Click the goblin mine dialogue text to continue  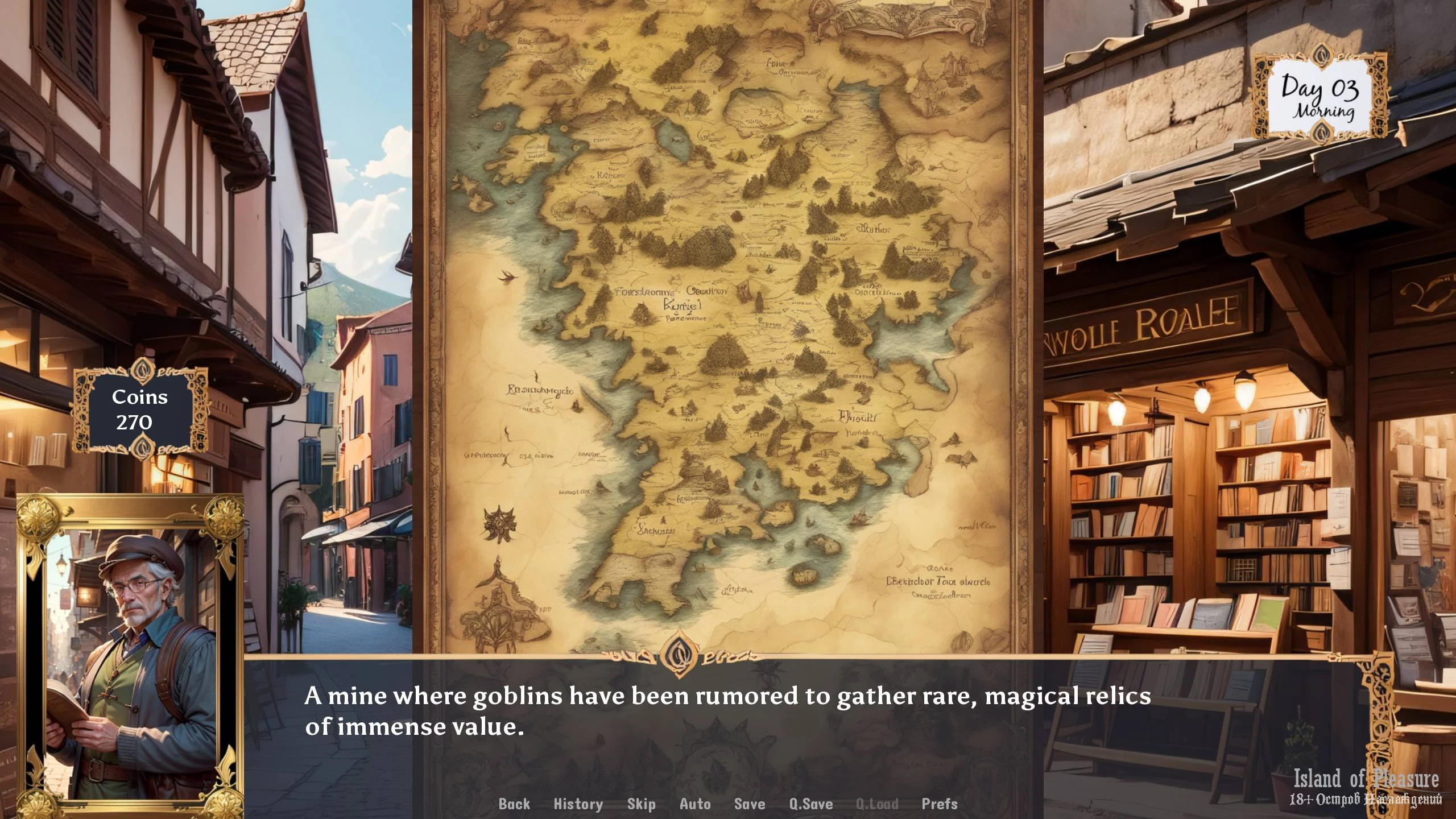click(x=727, y=711)
